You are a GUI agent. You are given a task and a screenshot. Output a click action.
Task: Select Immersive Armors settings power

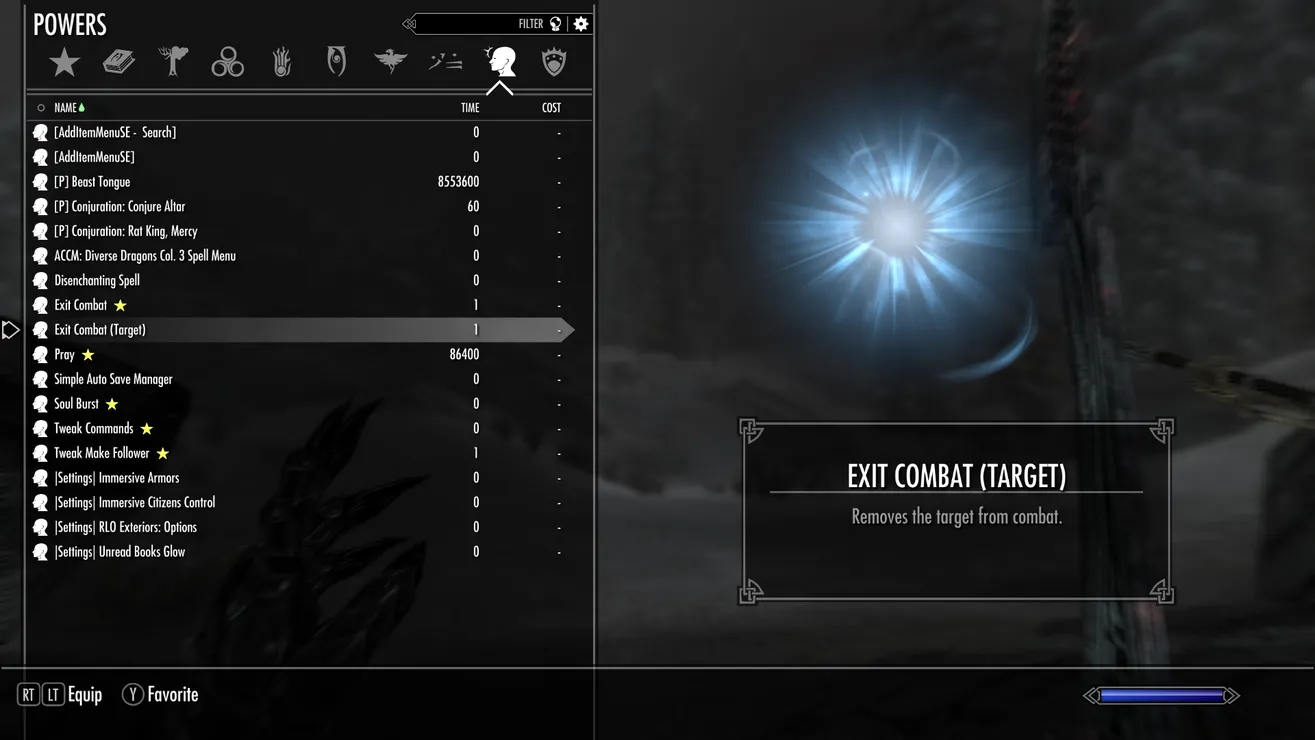116,478
